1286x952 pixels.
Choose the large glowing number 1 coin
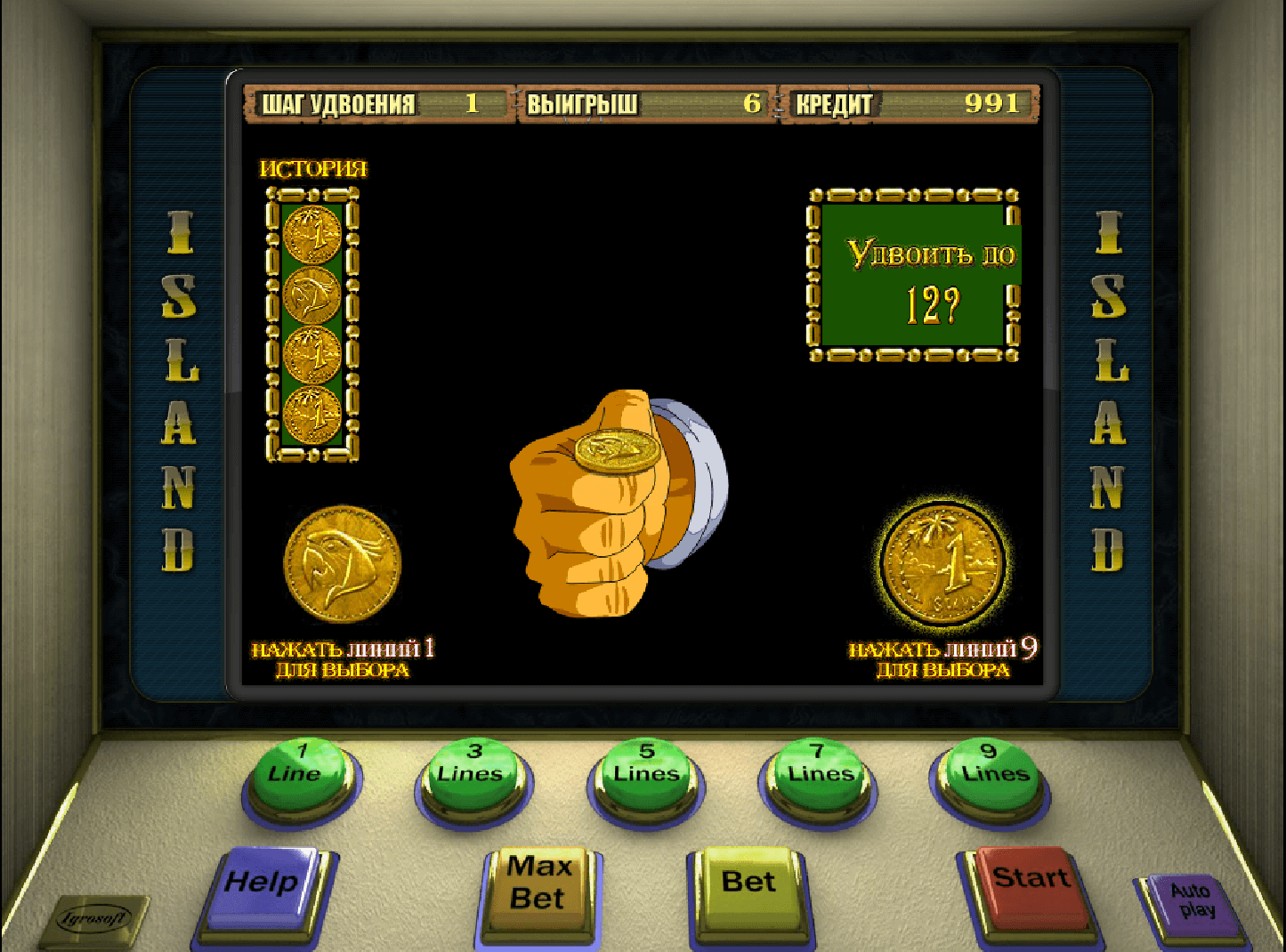(x=943, y=563)
